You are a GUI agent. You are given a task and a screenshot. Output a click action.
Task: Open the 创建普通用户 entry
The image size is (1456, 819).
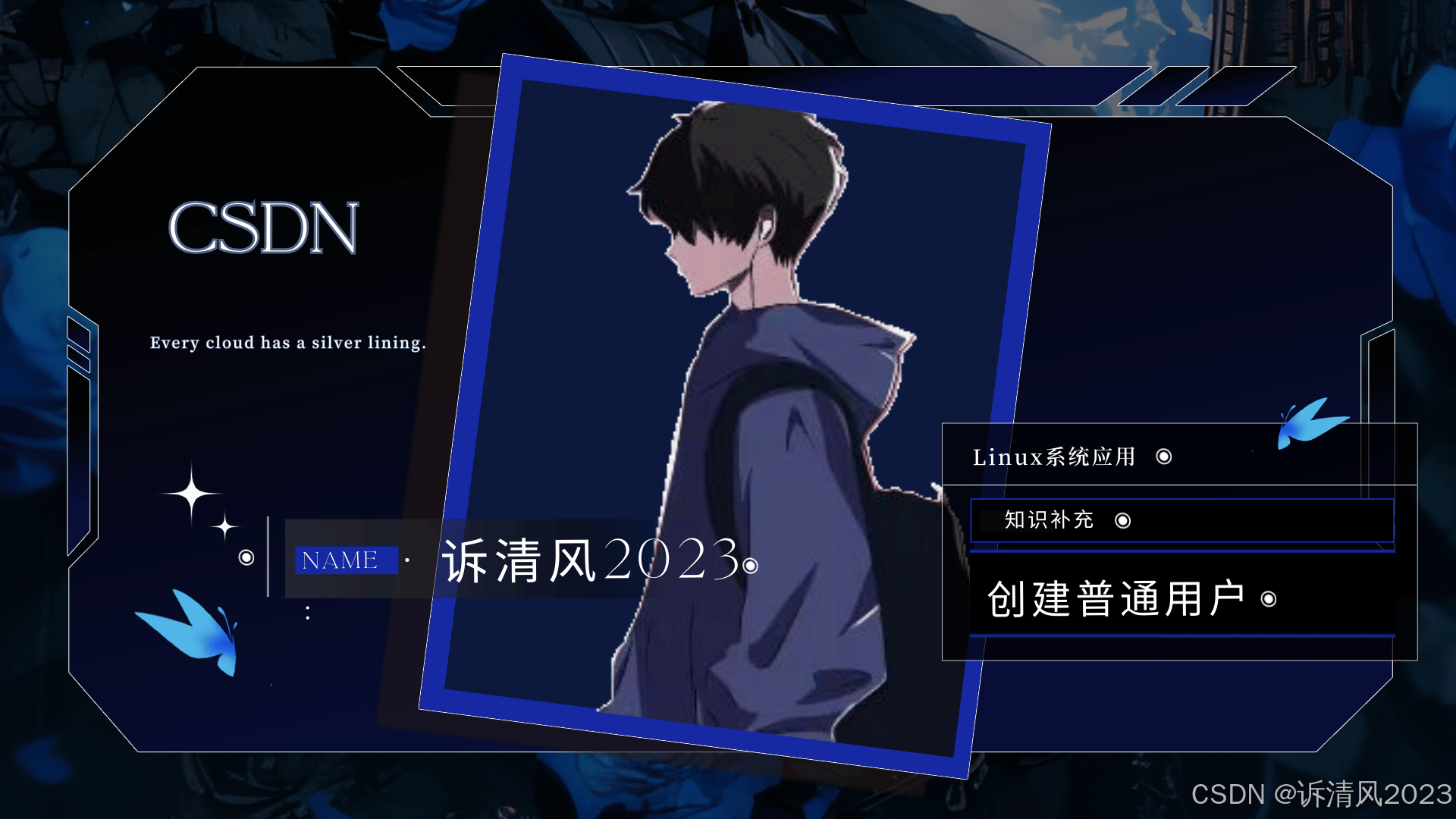(1116, 599)
